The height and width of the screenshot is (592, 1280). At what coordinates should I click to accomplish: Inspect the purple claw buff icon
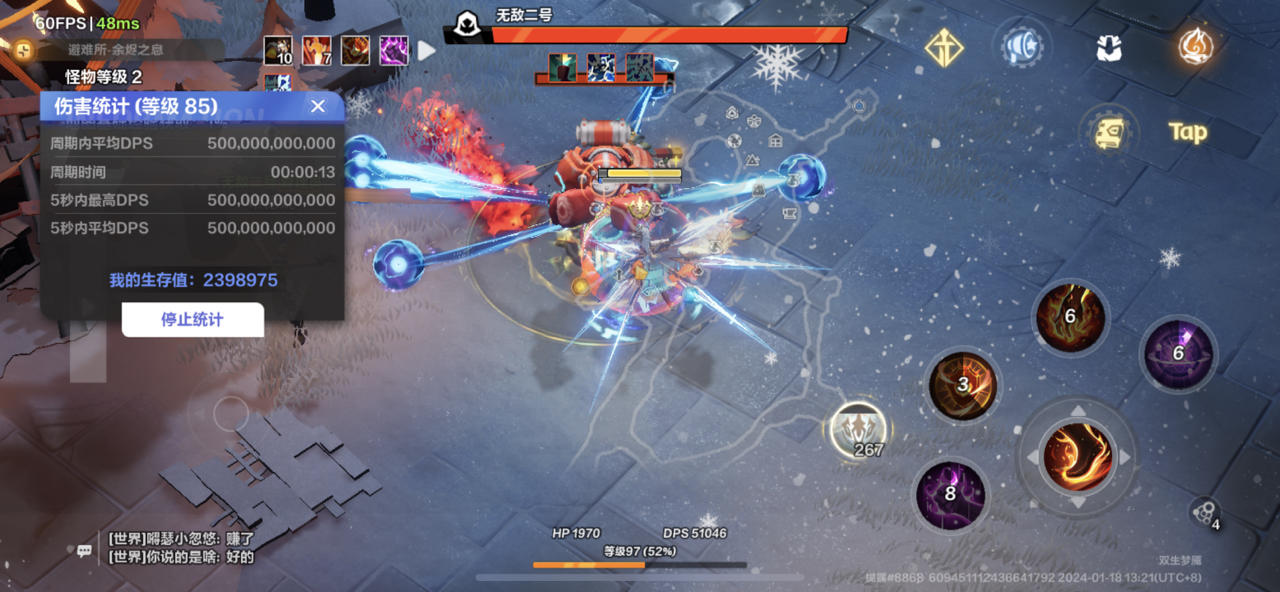pyautogui.click(x=393, y=50)
